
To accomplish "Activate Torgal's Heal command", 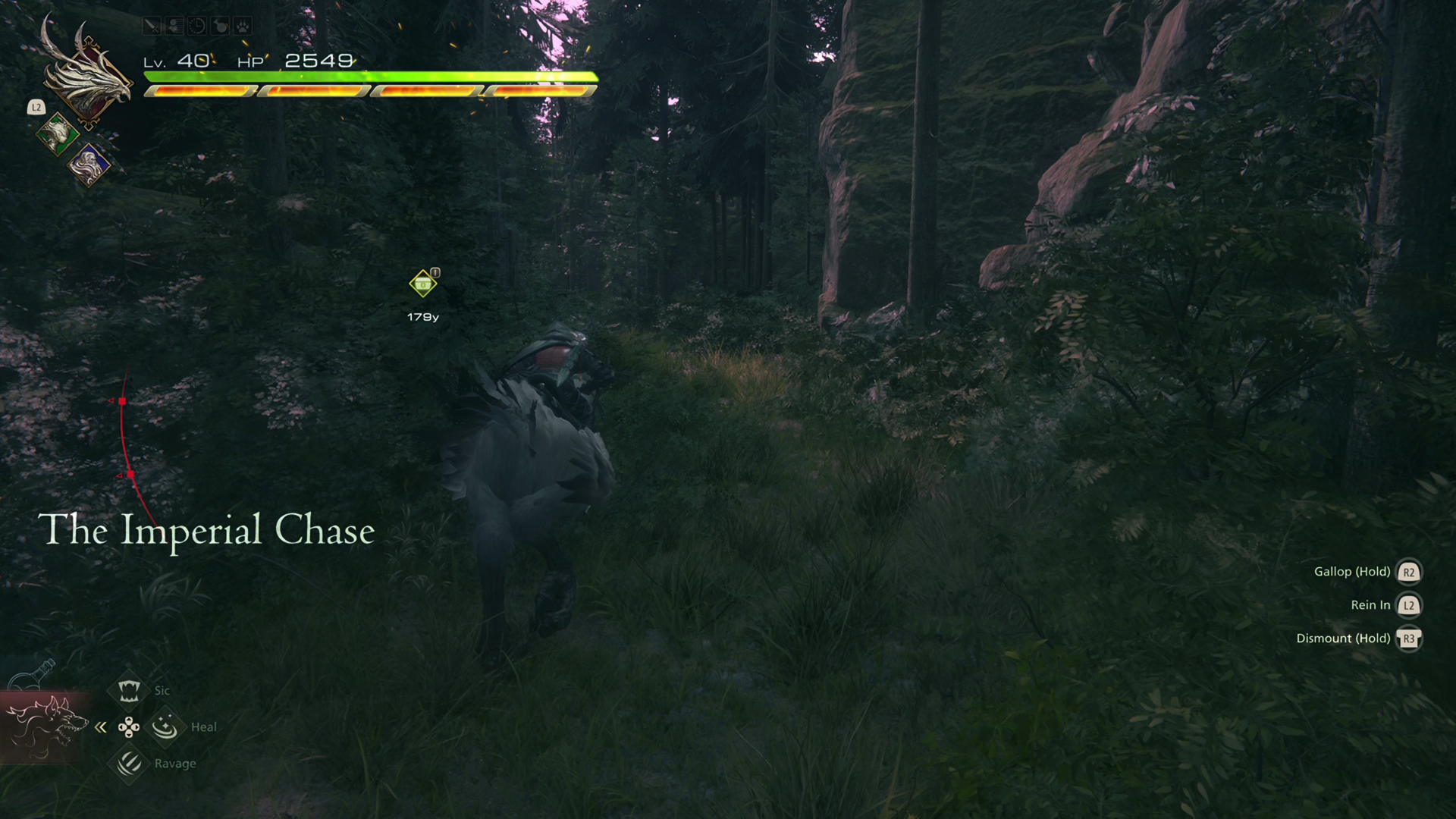I will (165, 727).
